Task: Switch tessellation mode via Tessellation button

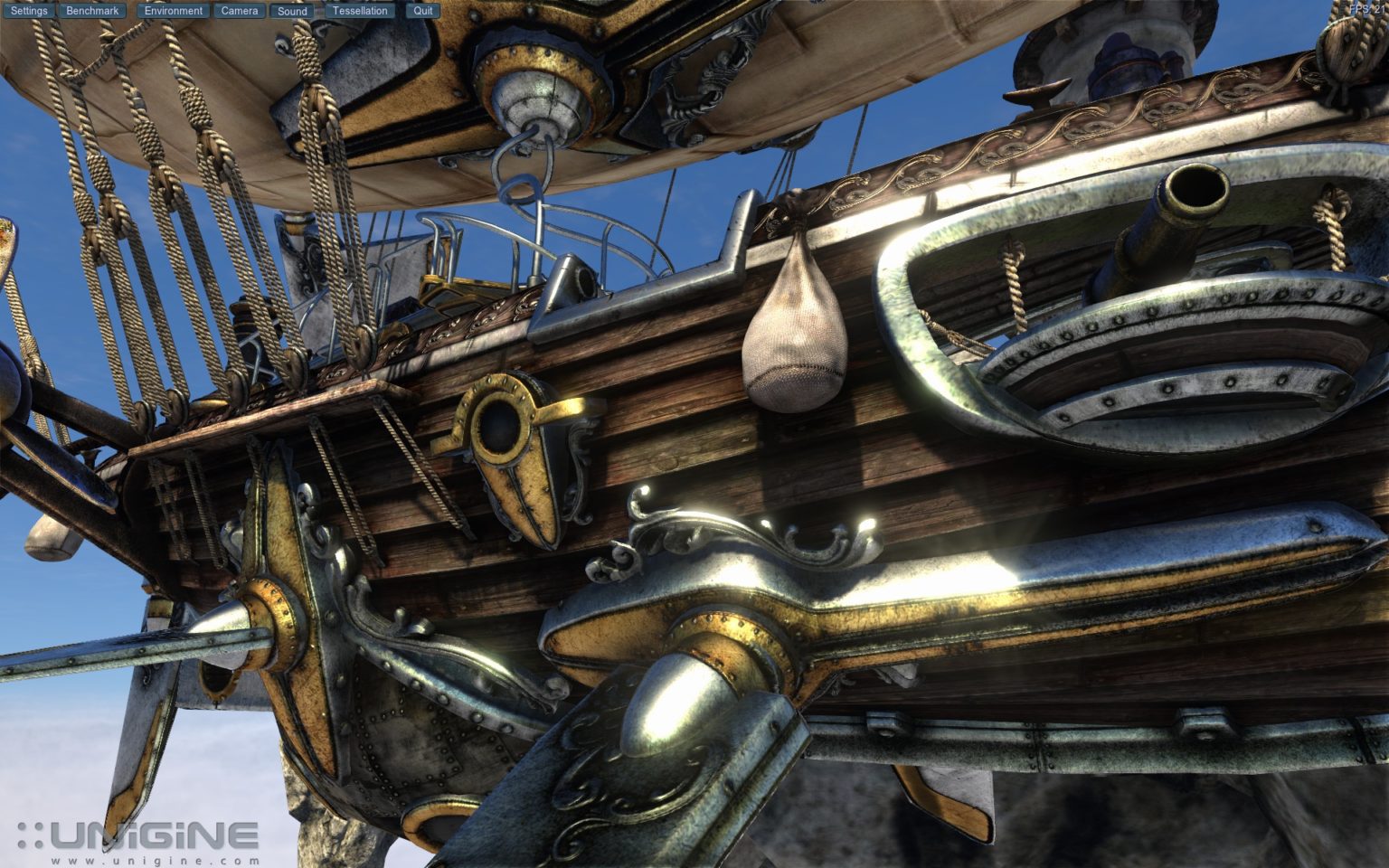Action: [359, 10]
